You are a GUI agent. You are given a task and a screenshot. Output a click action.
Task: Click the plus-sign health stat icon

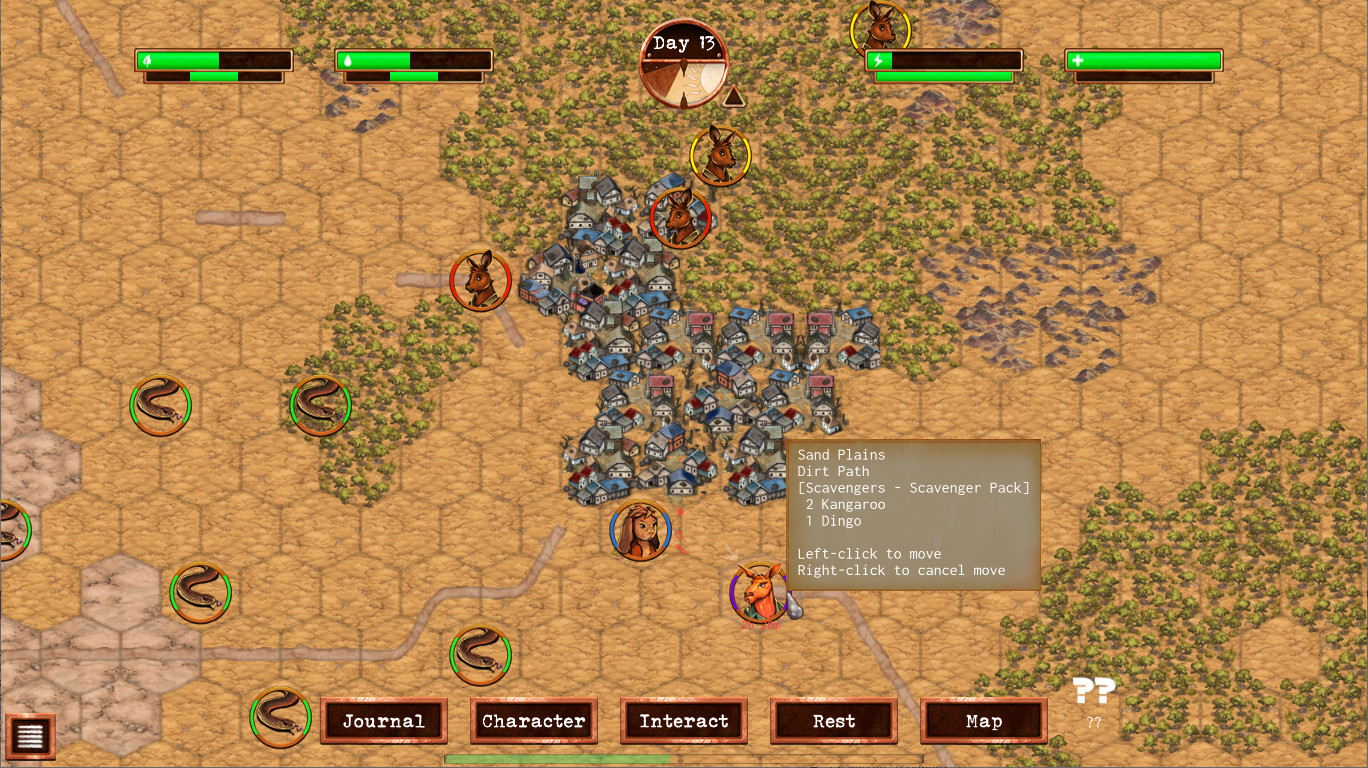coord(1078,62)
